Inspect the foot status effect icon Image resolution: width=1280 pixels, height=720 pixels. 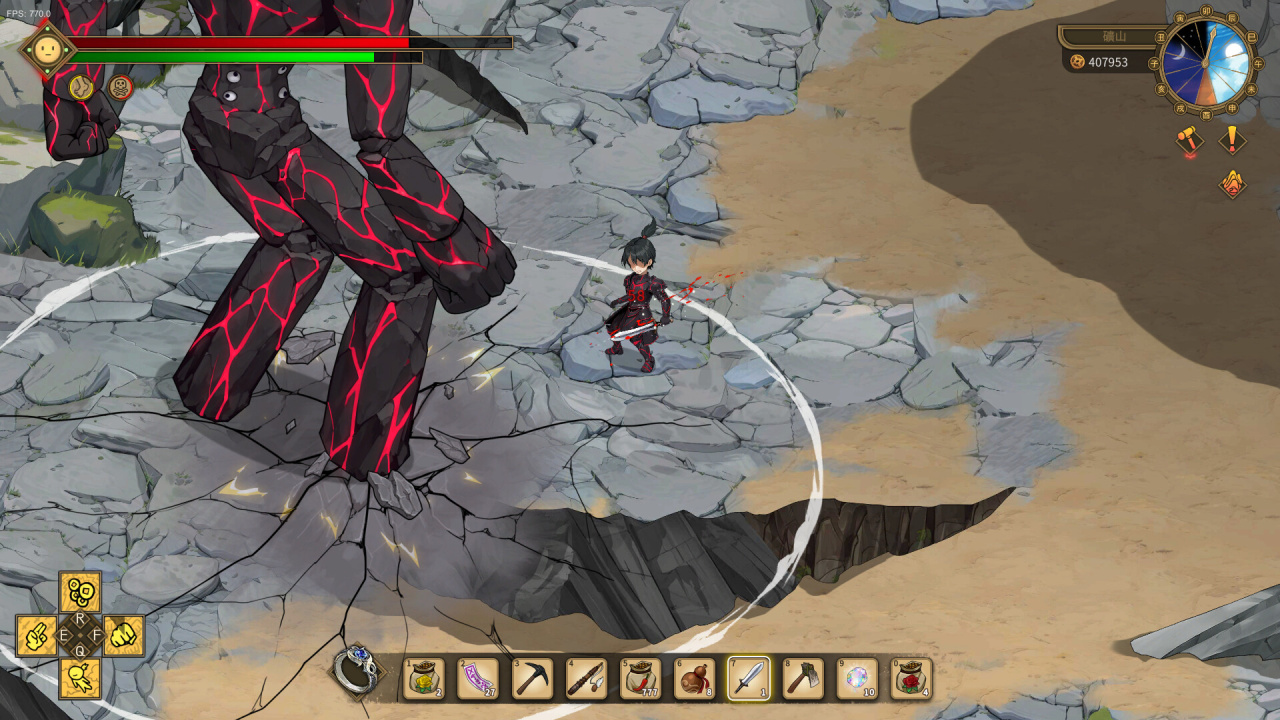coord(81,88)
